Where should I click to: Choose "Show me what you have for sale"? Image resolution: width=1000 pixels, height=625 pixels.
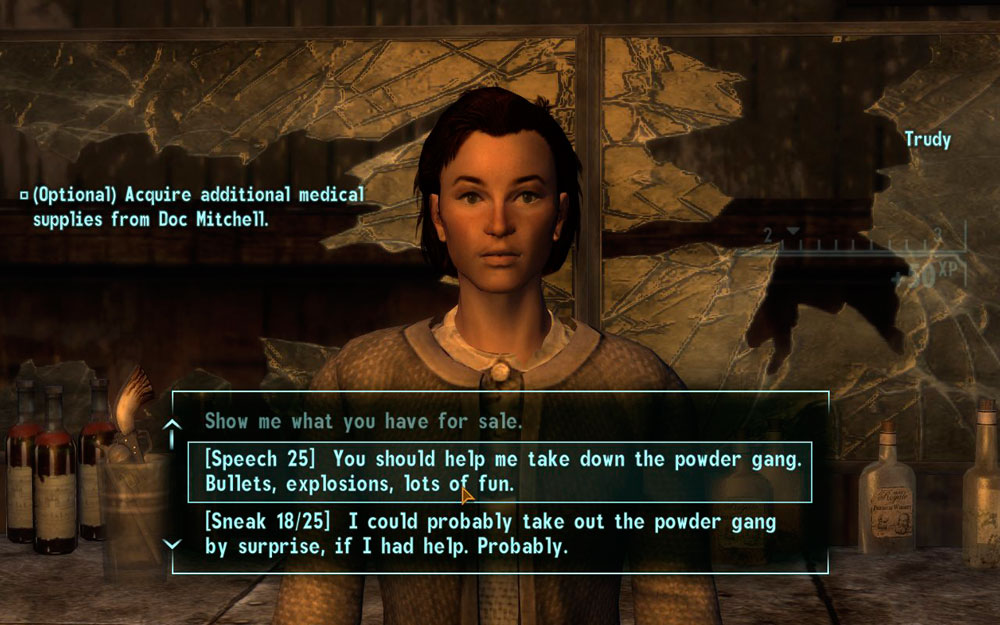click(363, 422)
